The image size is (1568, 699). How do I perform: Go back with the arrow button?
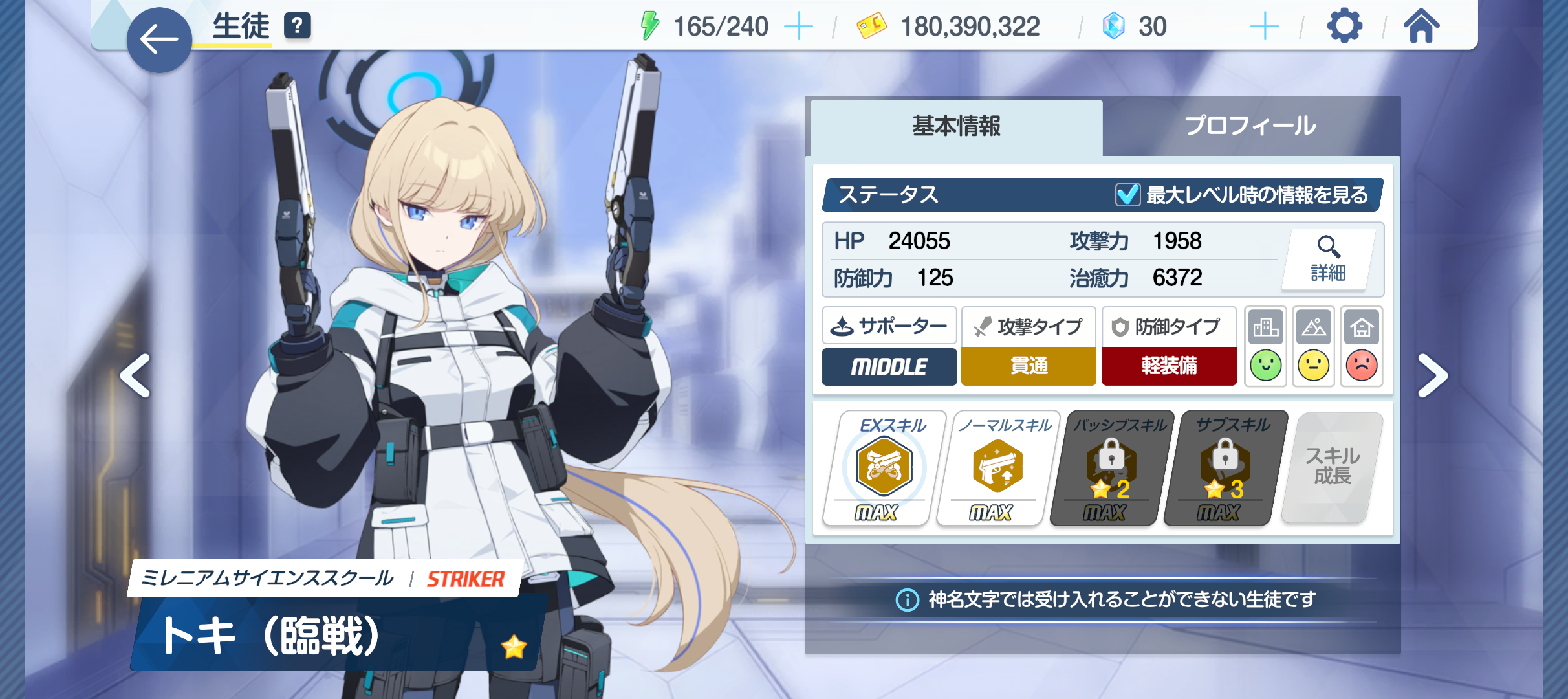point(159,40)
